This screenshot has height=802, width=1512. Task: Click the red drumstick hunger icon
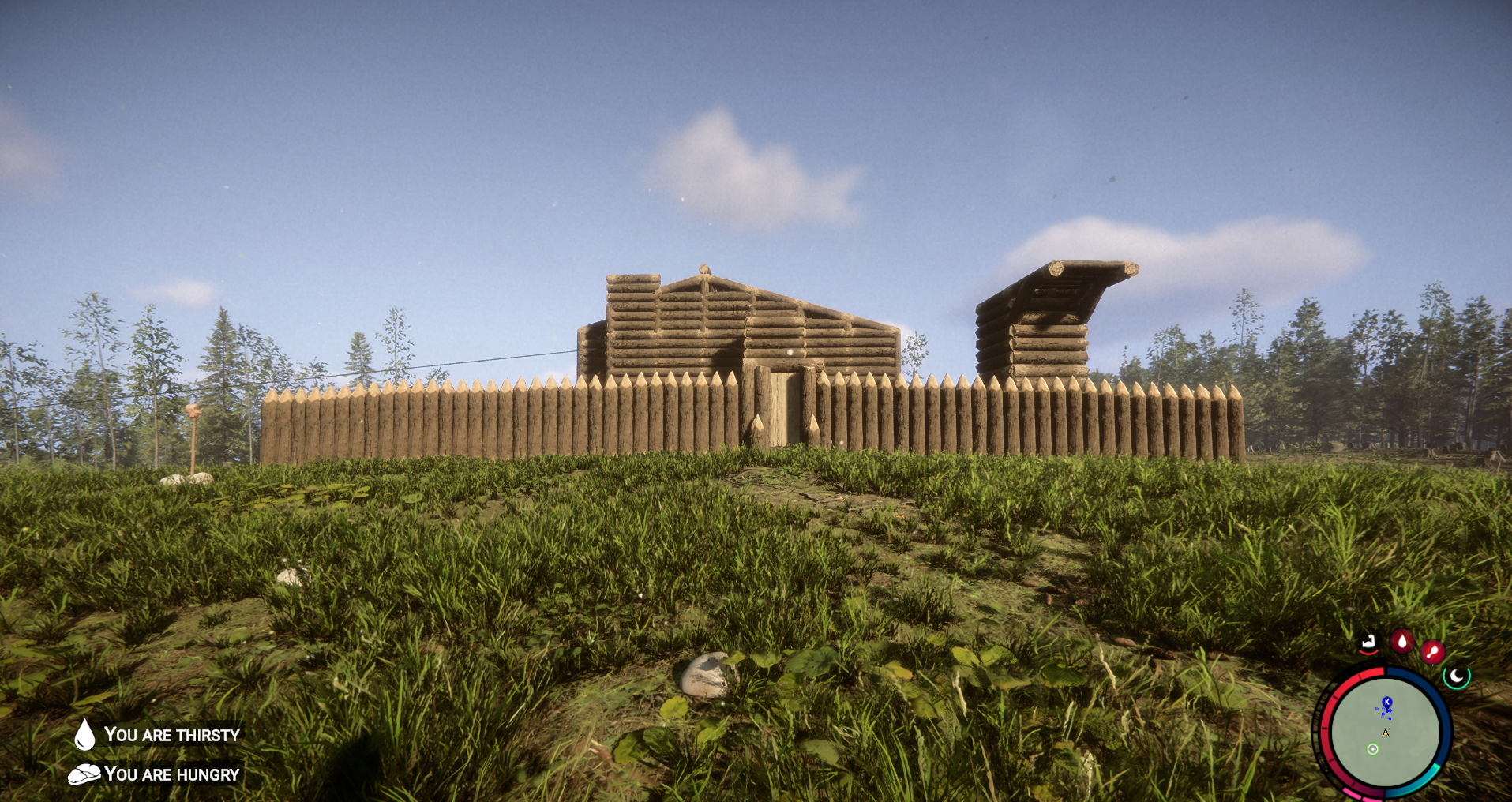[x=1432, y=652]
